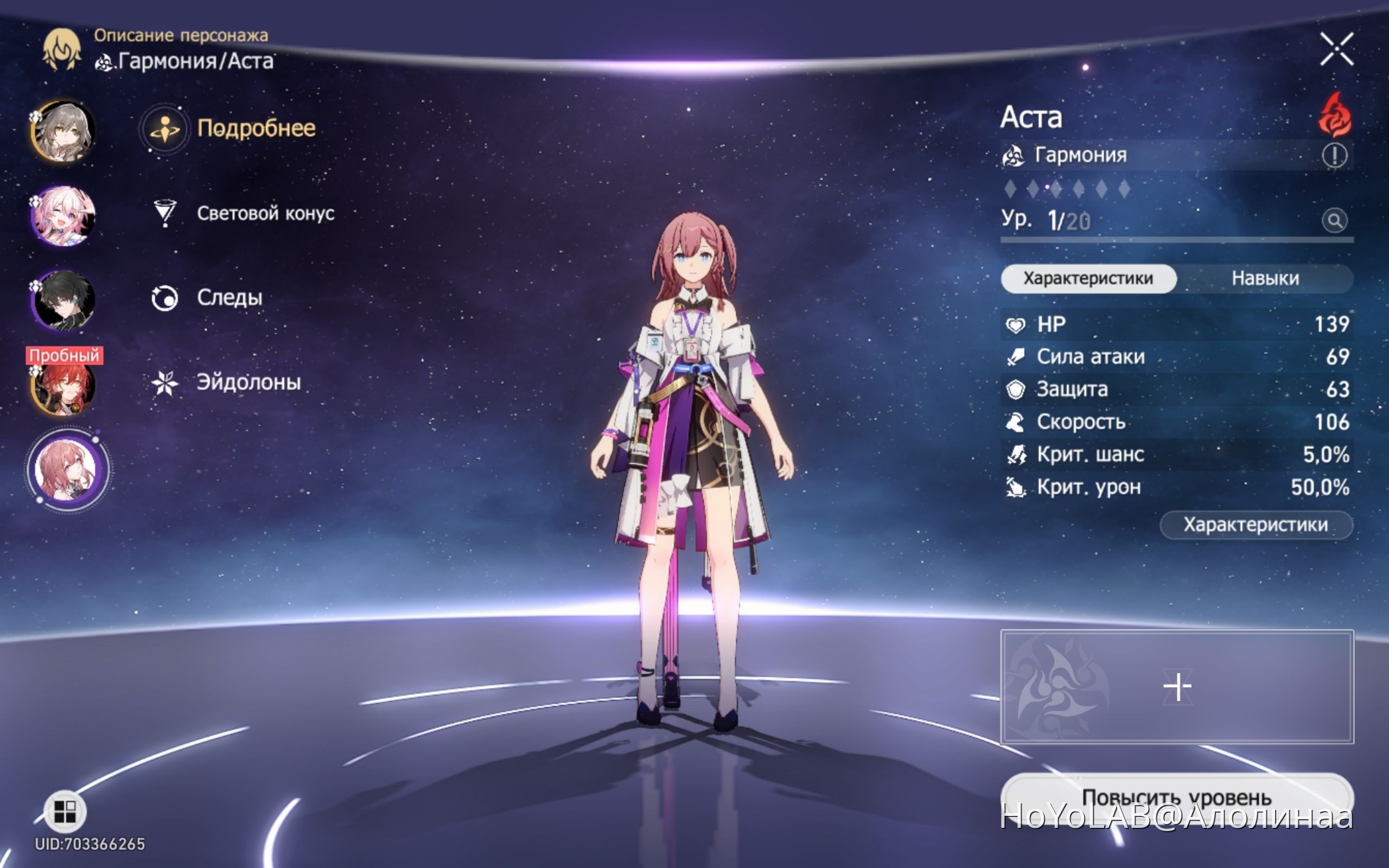
Task: Select the dark-haired Dan Heng portrait
Action: coord(63,300)
